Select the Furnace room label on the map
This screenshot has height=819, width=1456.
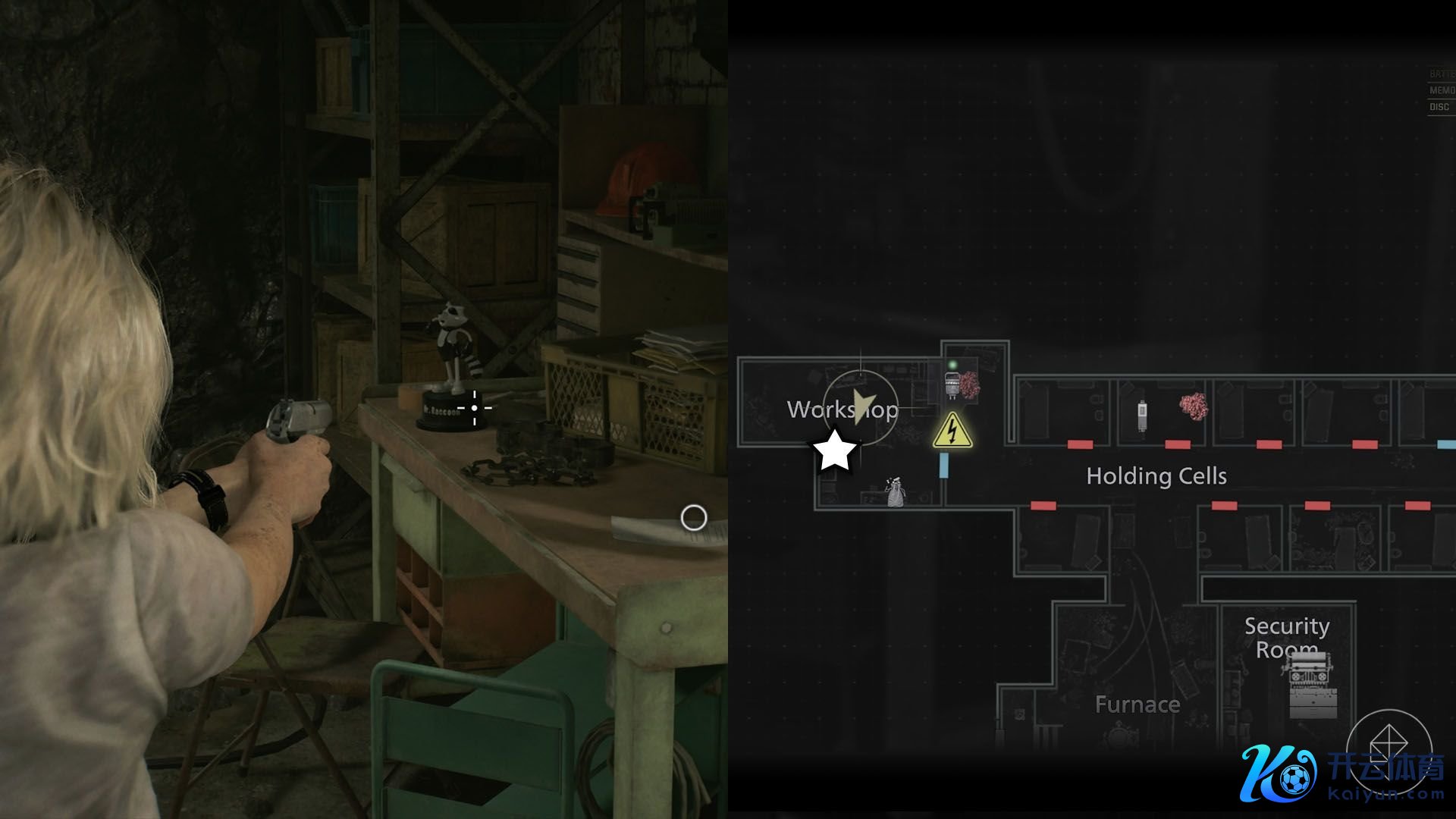[1137, 704]
